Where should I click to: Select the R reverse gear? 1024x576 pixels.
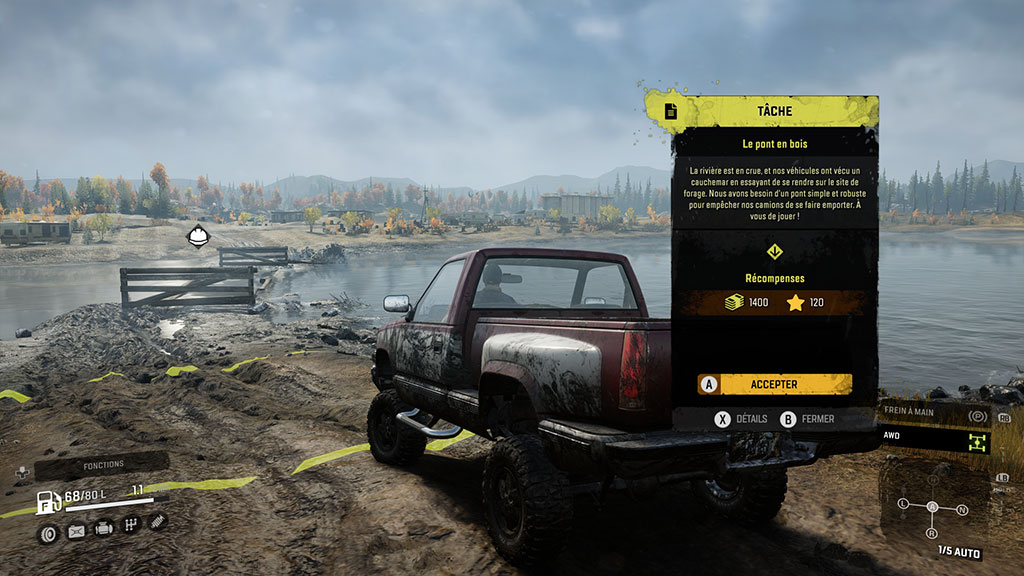(x=933, y=533)
